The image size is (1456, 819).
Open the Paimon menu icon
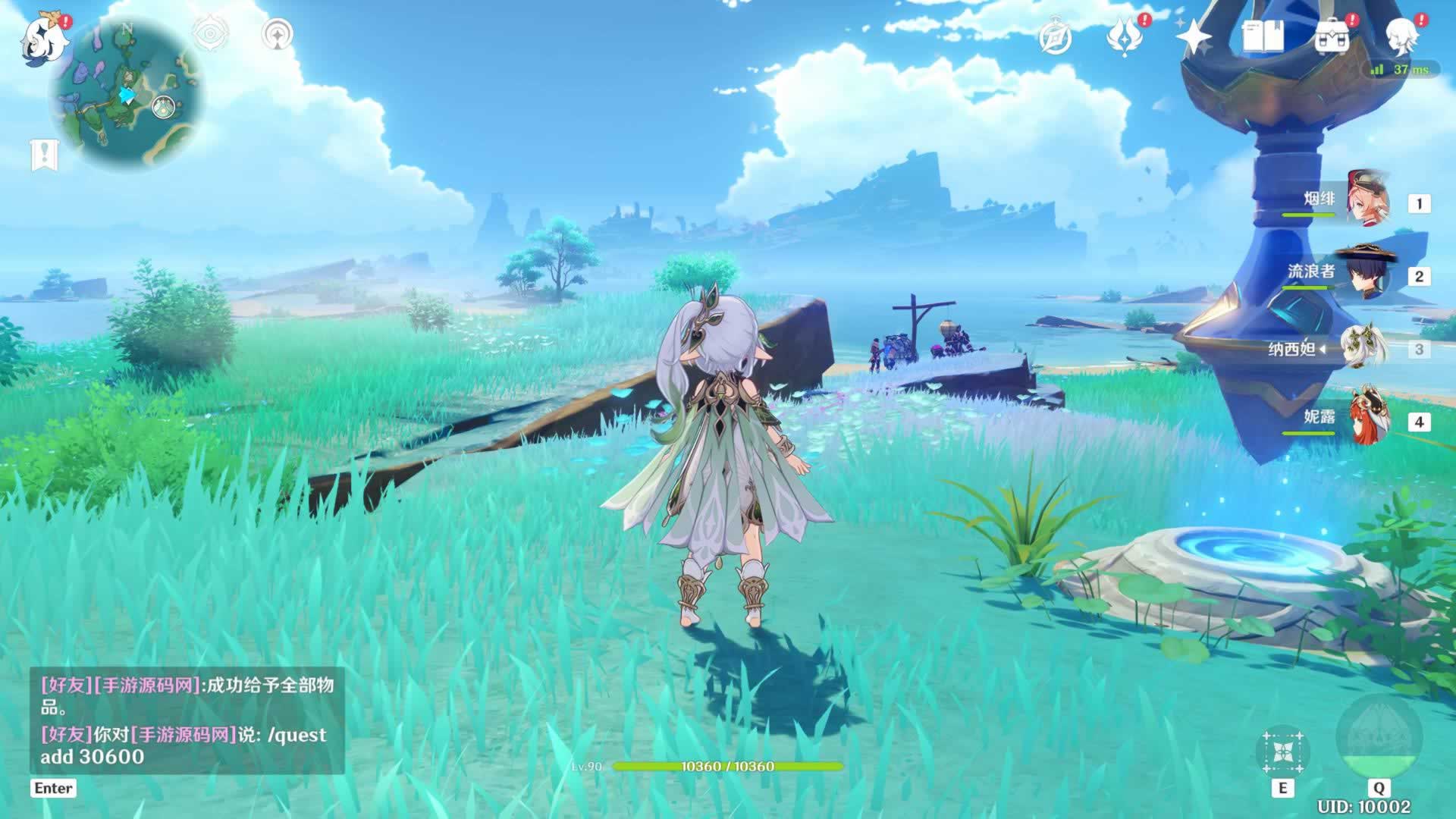(44, 38)
